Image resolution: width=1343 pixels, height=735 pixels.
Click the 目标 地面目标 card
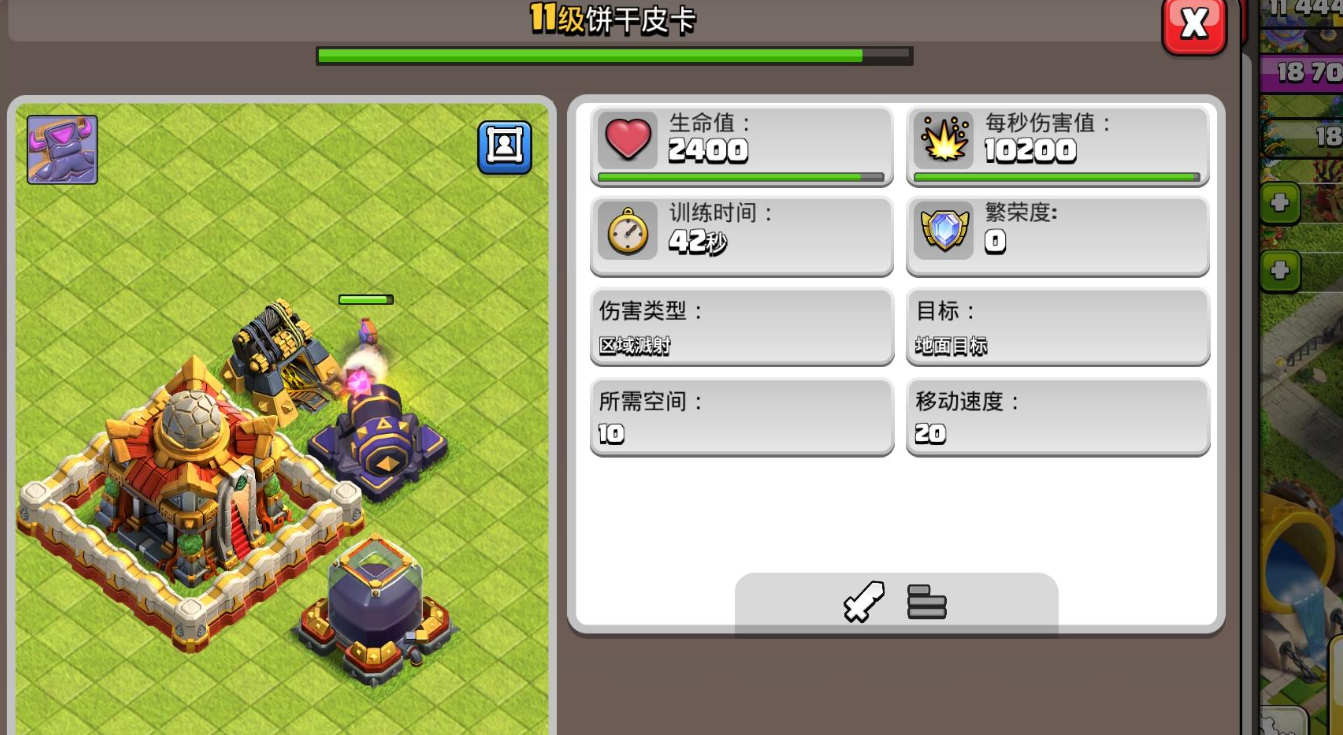(1057, 326)
